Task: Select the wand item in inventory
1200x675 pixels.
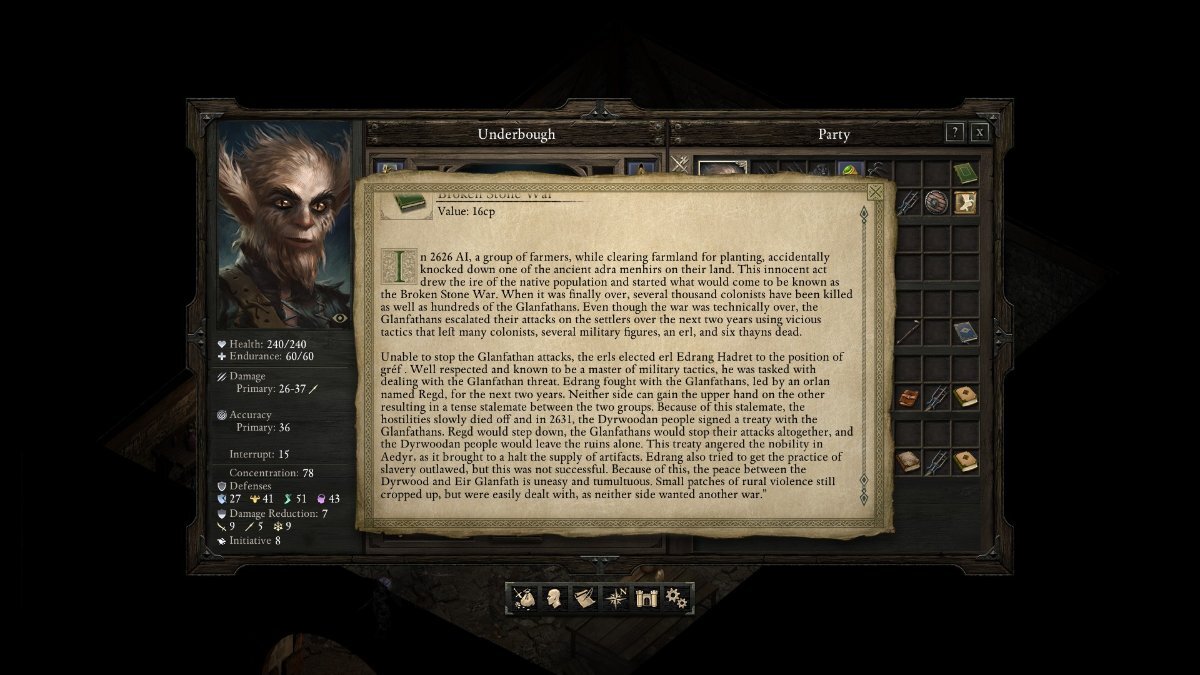Action: 908,332
